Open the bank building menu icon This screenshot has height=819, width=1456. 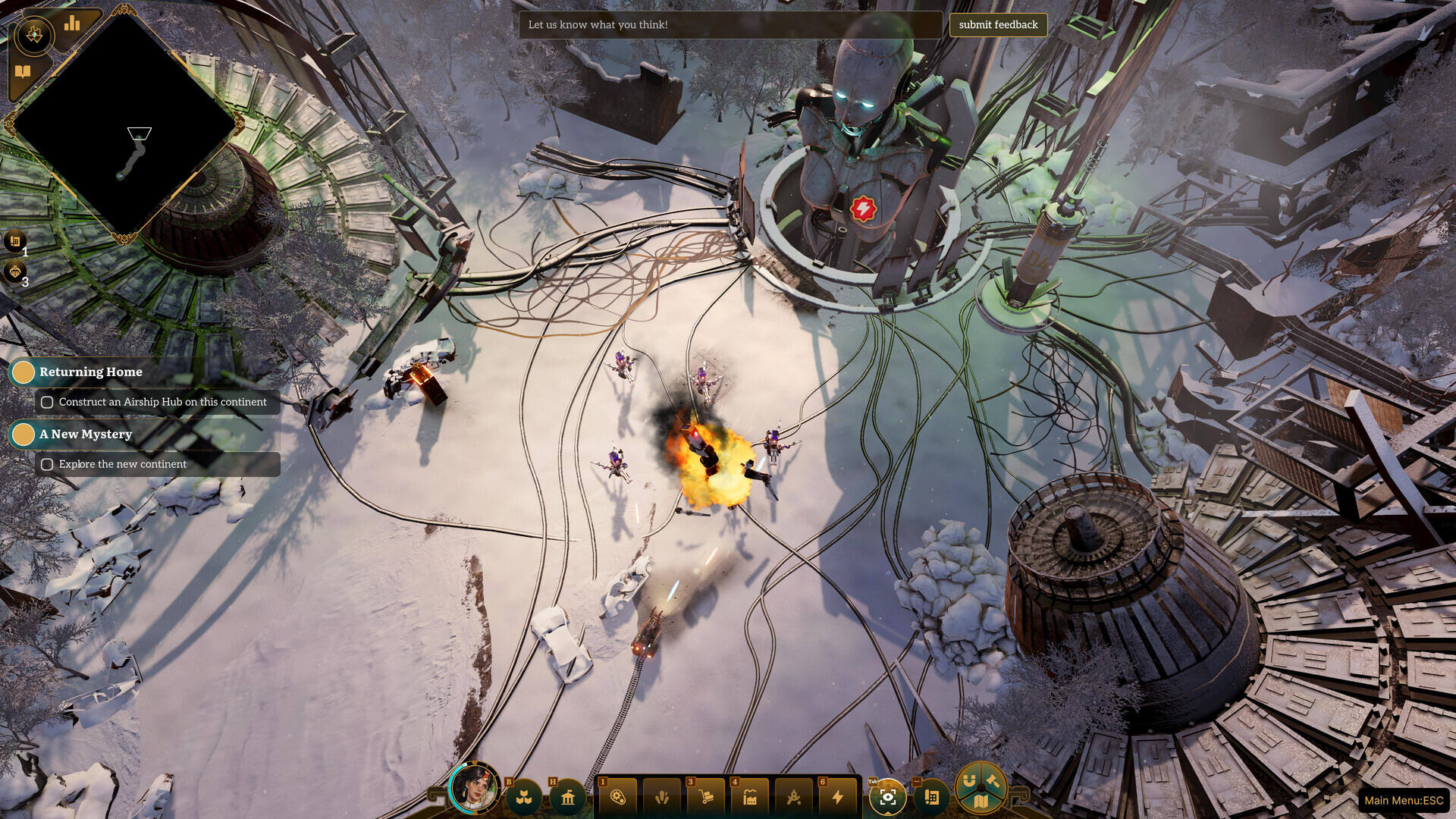[x=568, y=798]
